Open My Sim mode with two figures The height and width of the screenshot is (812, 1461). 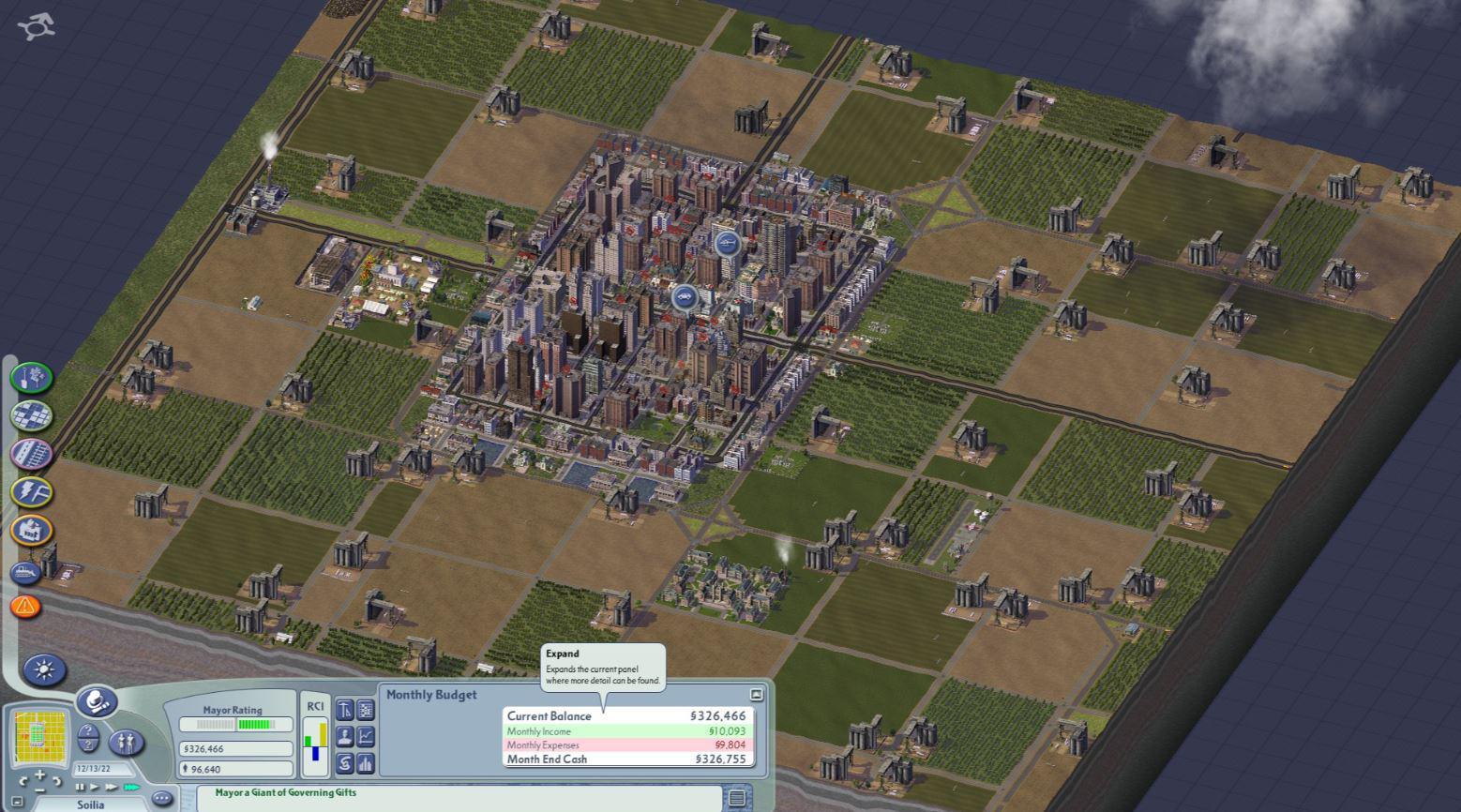point(127,743)
